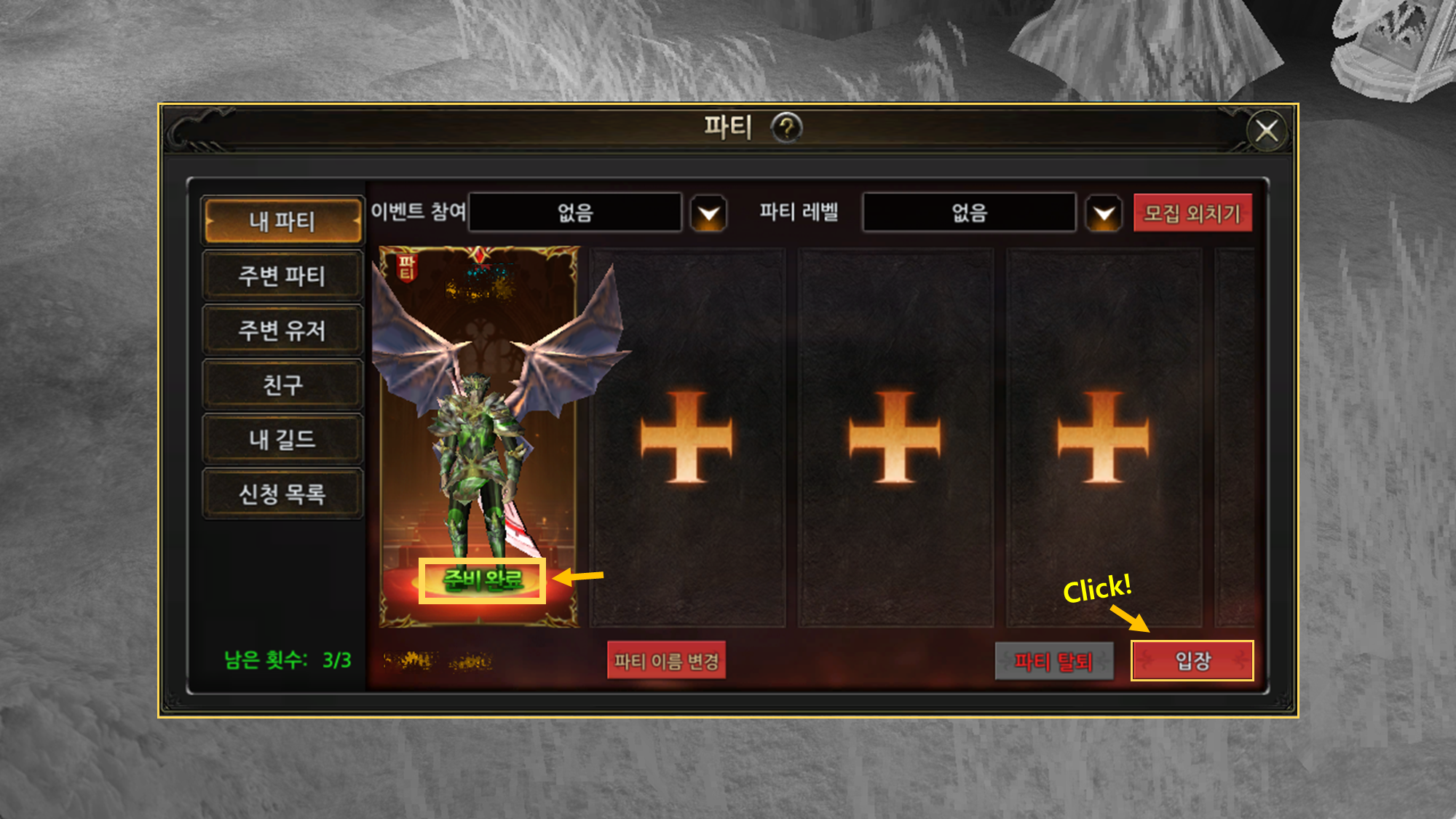Click the 모집 외치기 button
Viewport: 1456px width, 819px height.
(1192, 213)
